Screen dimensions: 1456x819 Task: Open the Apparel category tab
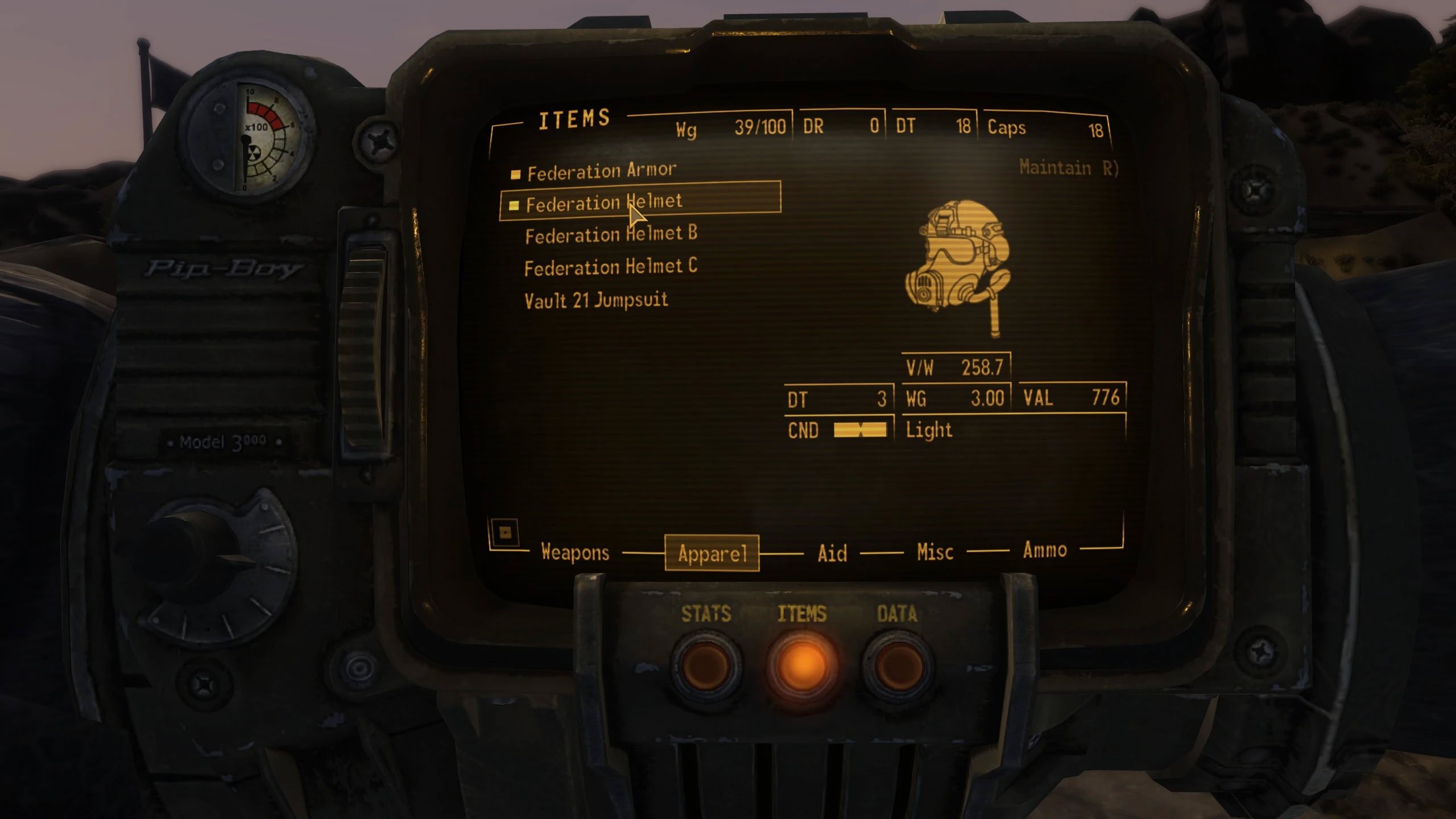coord(712,553)
